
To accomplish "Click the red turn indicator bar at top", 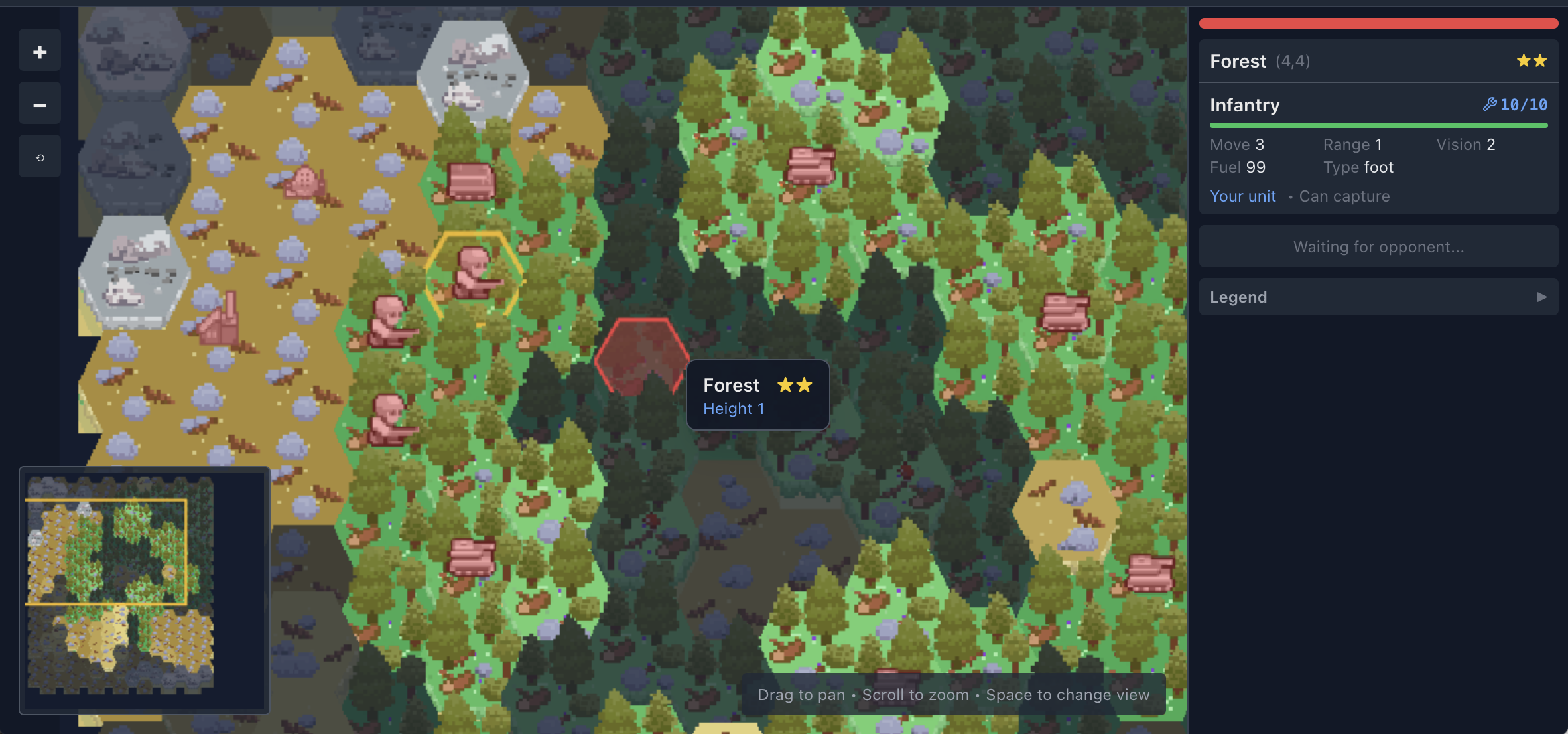I will [x=1378, y=23].
